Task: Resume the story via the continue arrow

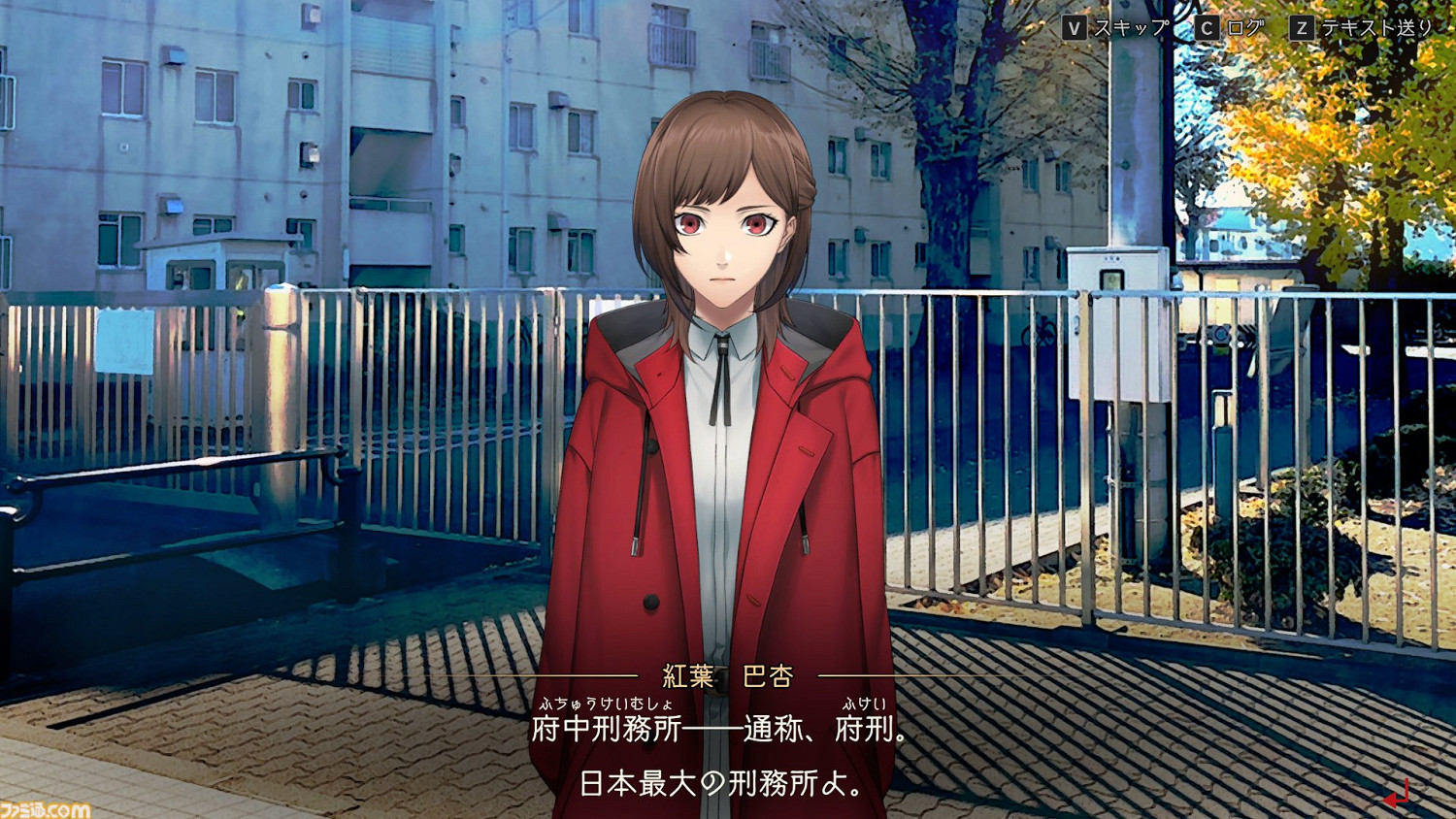Action: click(1395, 796)
